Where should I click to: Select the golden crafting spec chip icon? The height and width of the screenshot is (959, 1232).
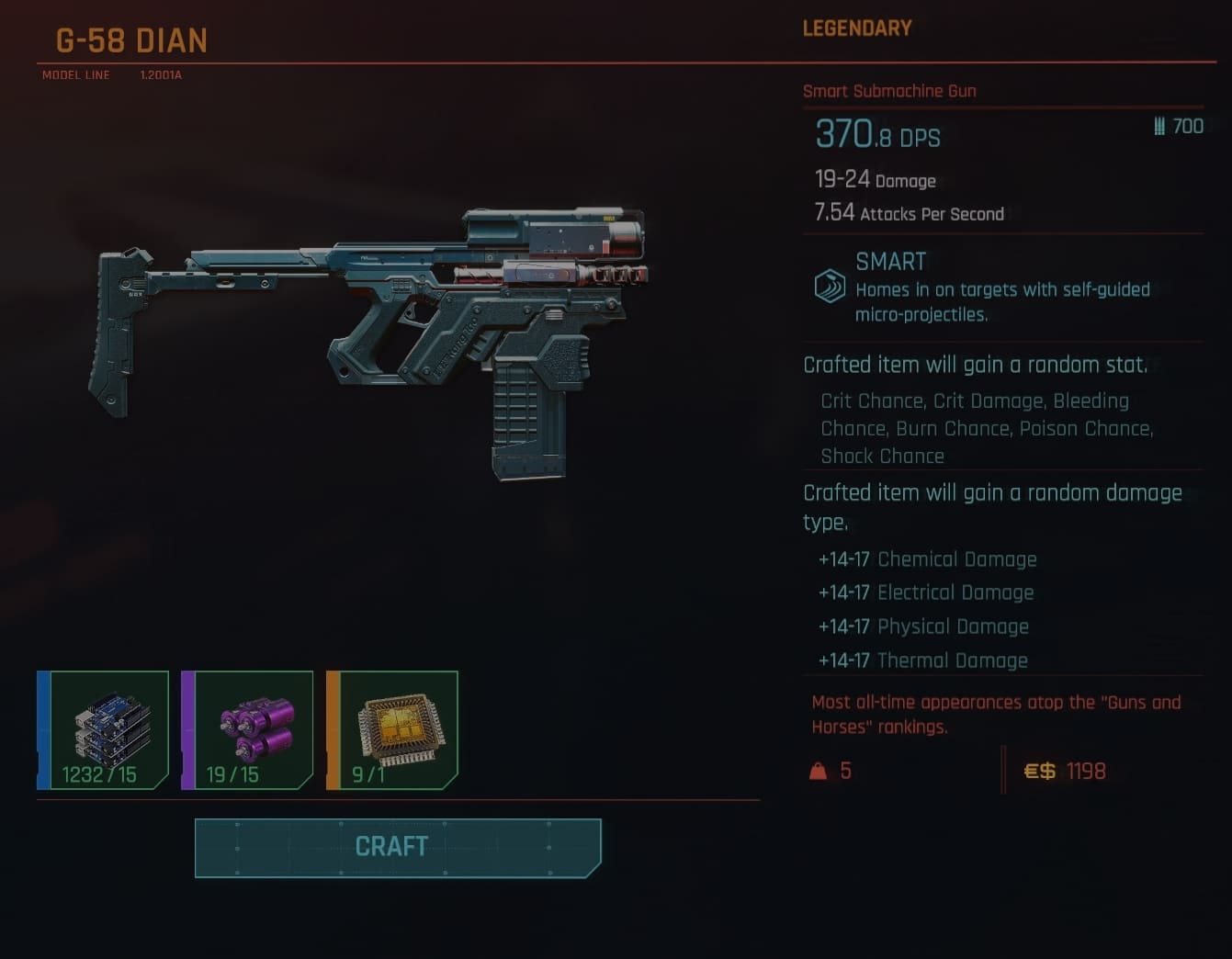(397, 730)
